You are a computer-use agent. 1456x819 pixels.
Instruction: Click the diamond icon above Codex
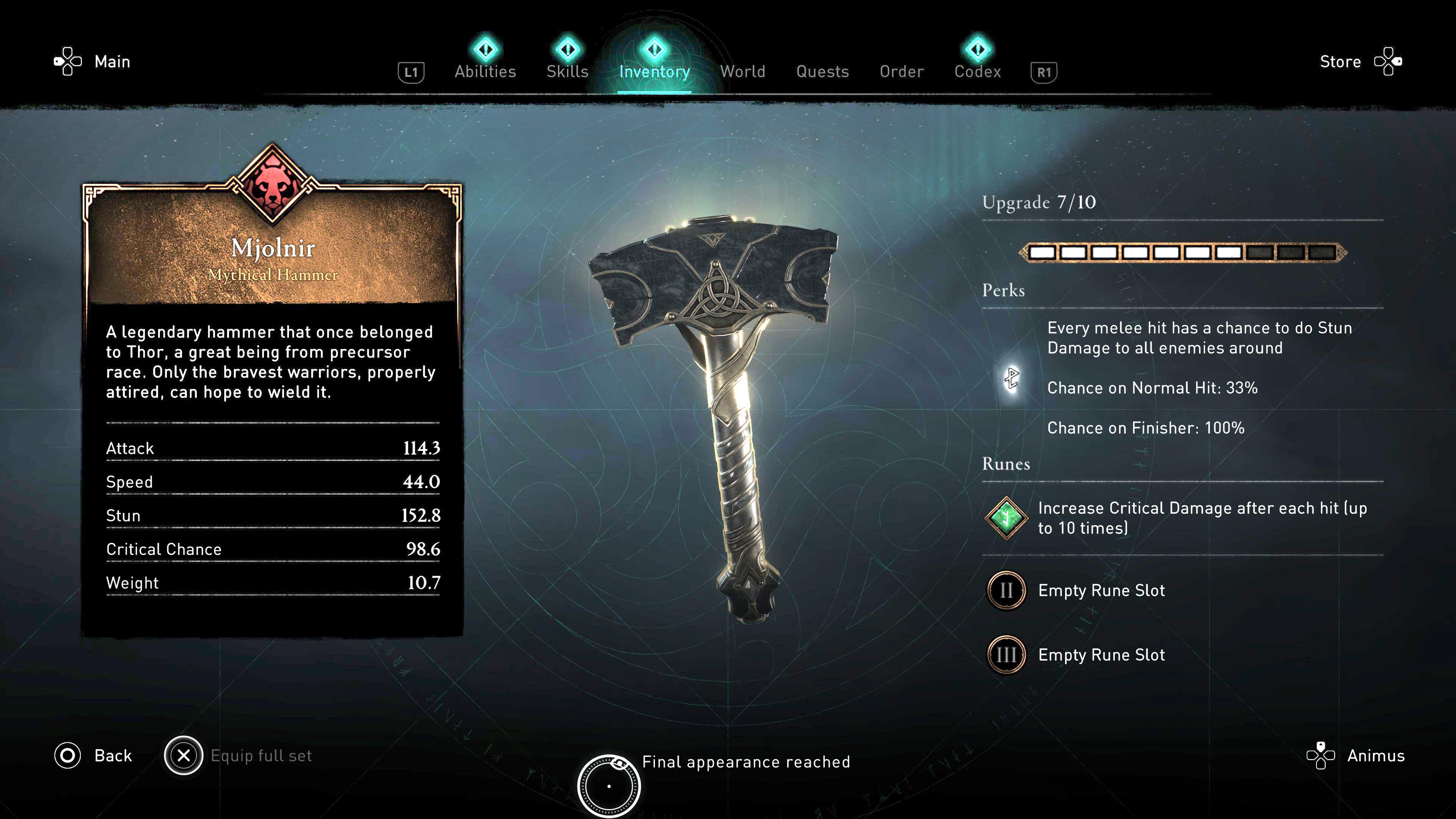click(977, 50)
